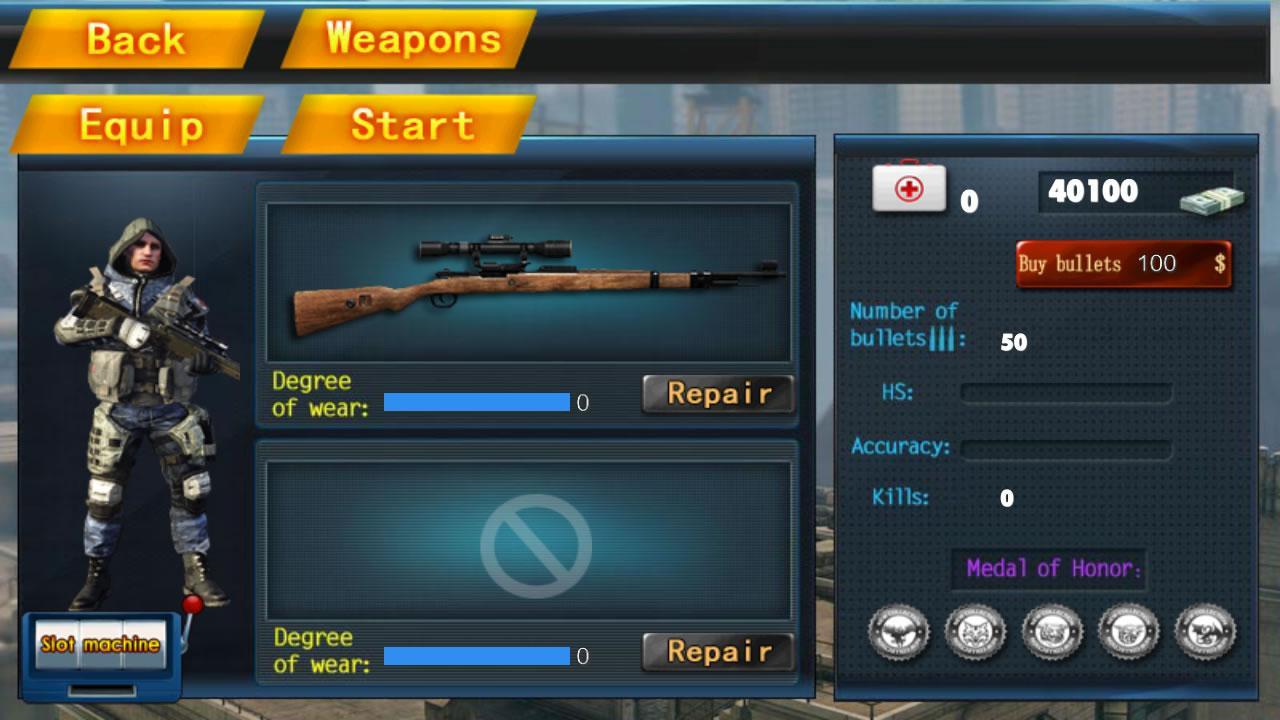Click Repair for the sniper rifle
The height and width of the screenshot is (720, 1280).
pyautogui.click(x=716, y=393)
